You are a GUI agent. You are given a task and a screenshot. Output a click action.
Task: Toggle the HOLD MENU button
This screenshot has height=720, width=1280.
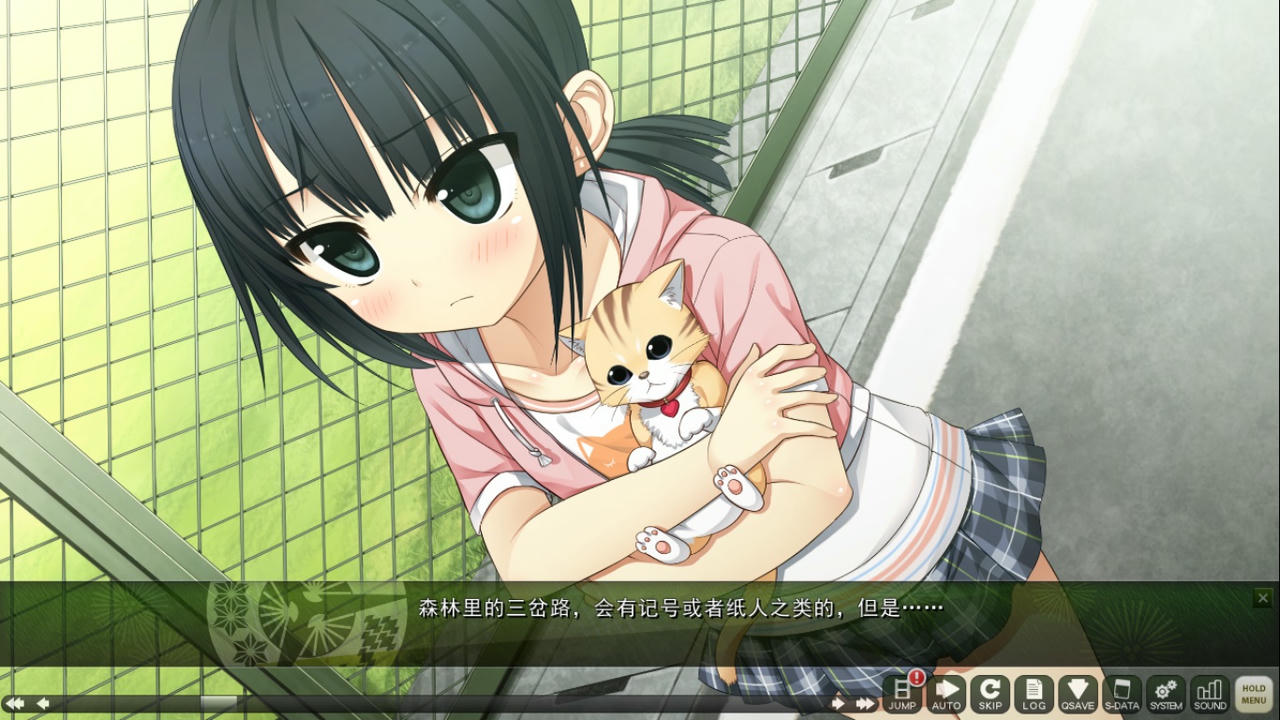[x=1253, y=693]
